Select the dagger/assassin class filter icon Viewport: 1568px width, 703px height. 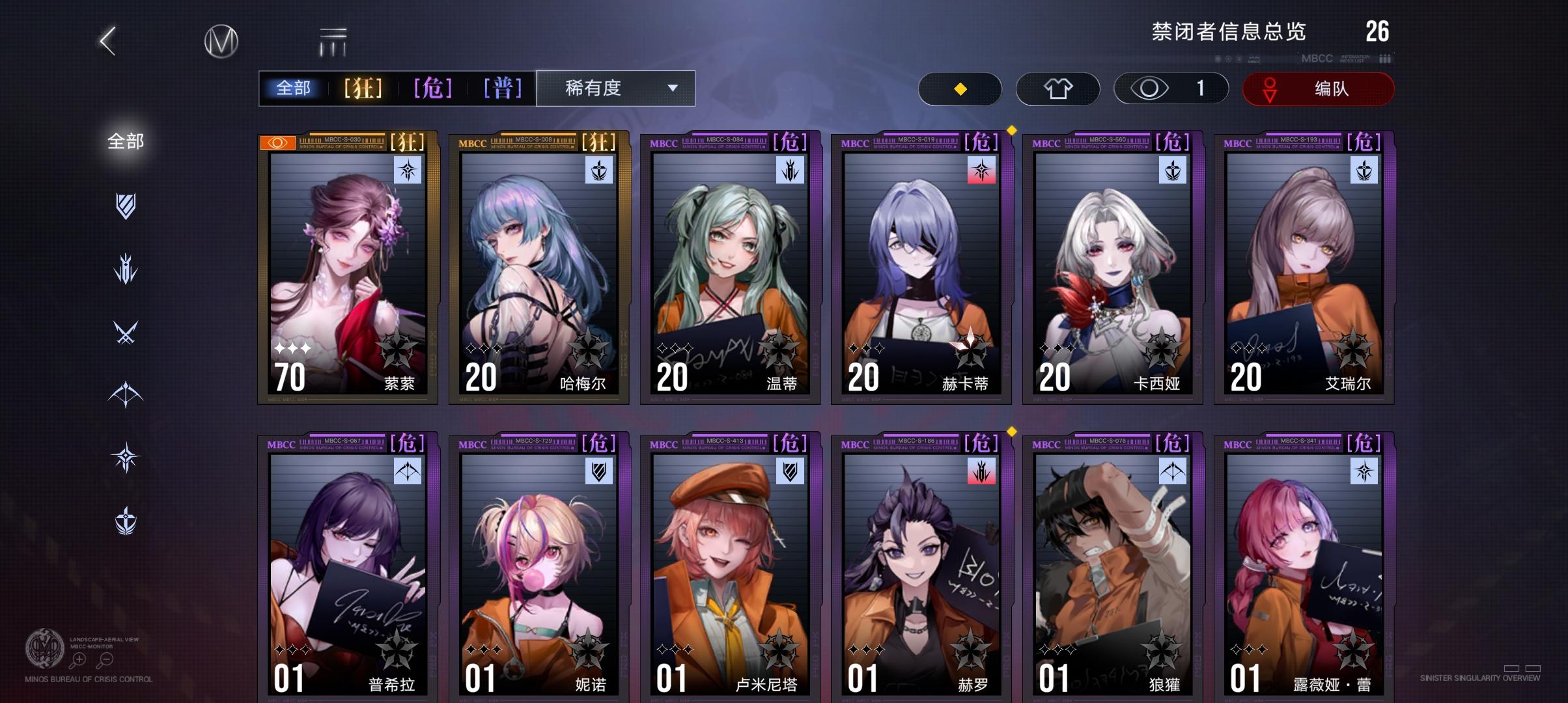[126, 268]
